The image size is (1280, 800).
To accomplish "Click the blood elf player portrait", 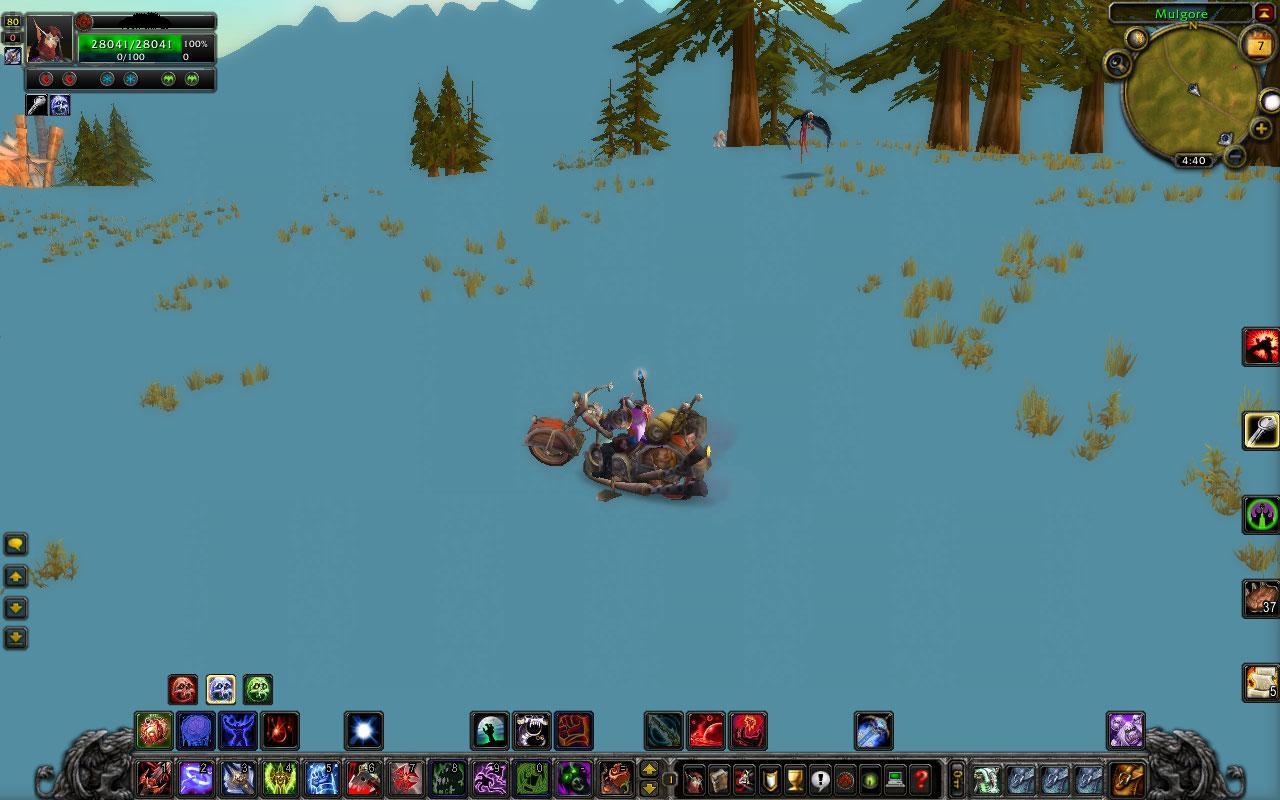I will [x=48, y=39].
